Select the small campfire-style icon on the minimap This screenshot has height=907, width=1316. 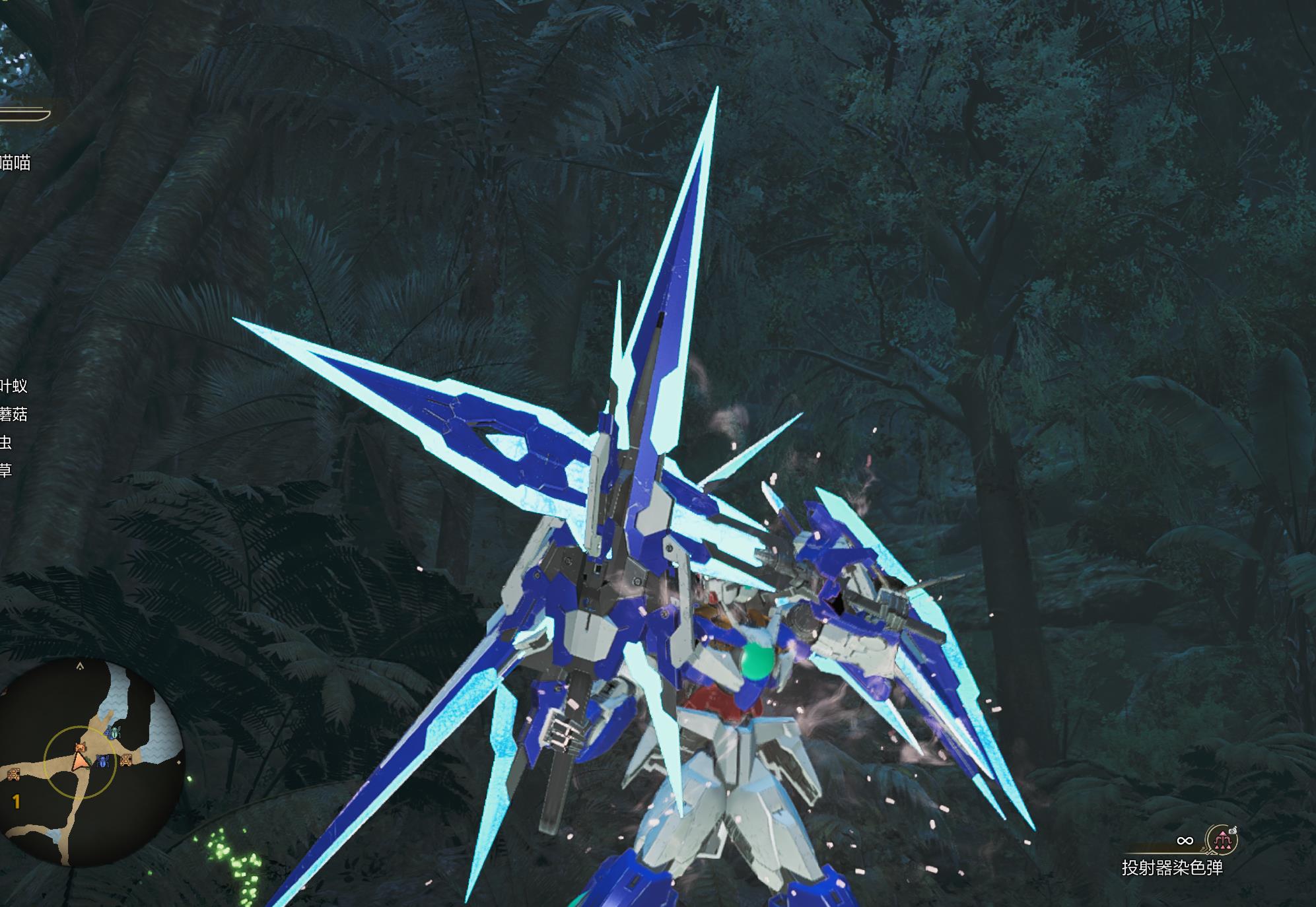point(126,760)
